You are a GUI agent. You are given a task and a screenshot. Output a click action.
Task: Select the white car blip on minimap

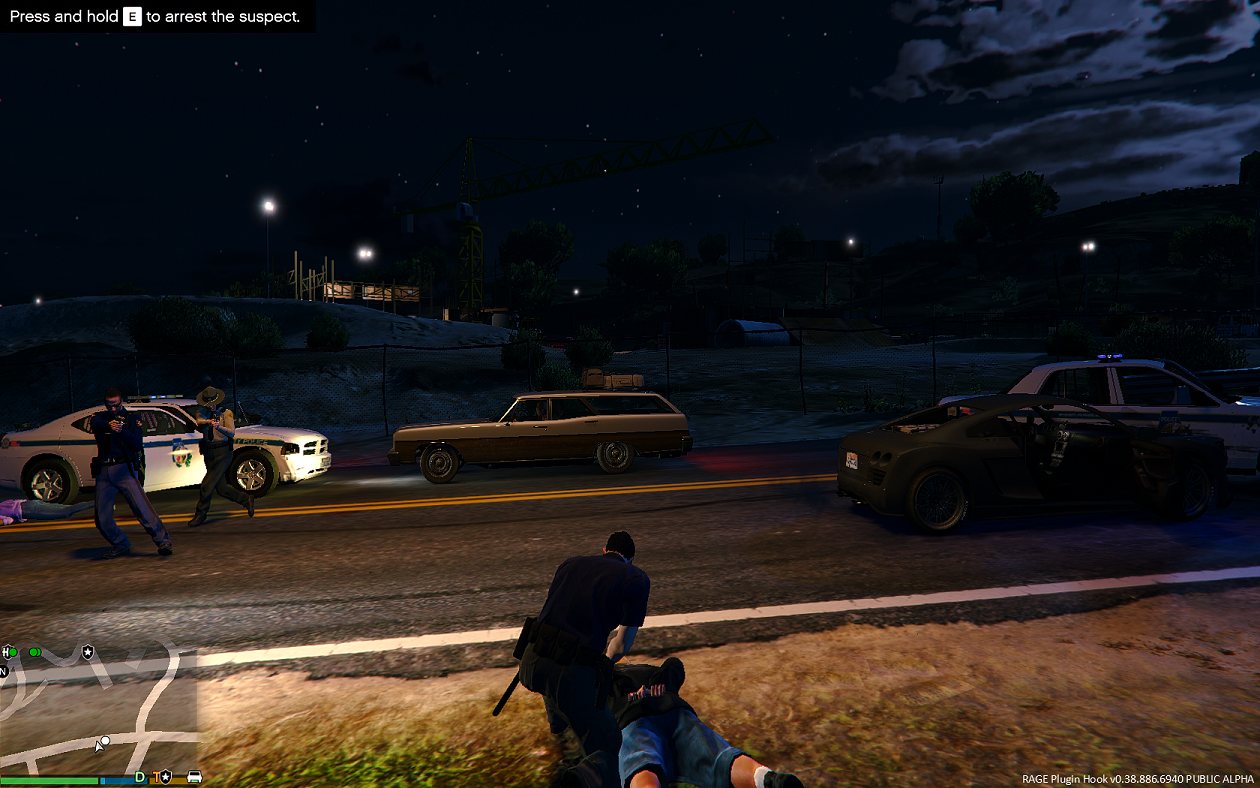coord(194,777)
